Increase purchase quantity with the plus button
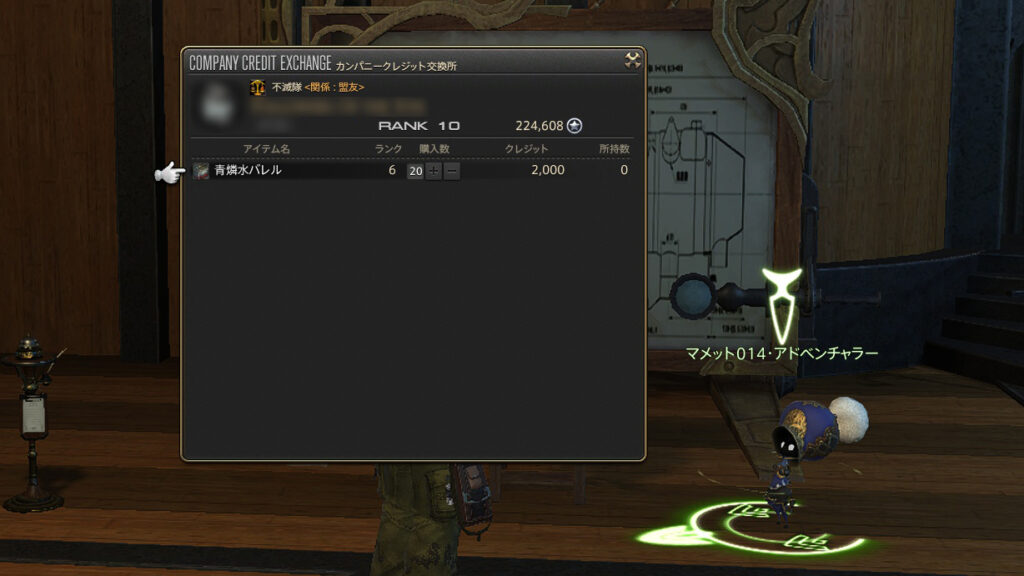 [x=434, y=171]
